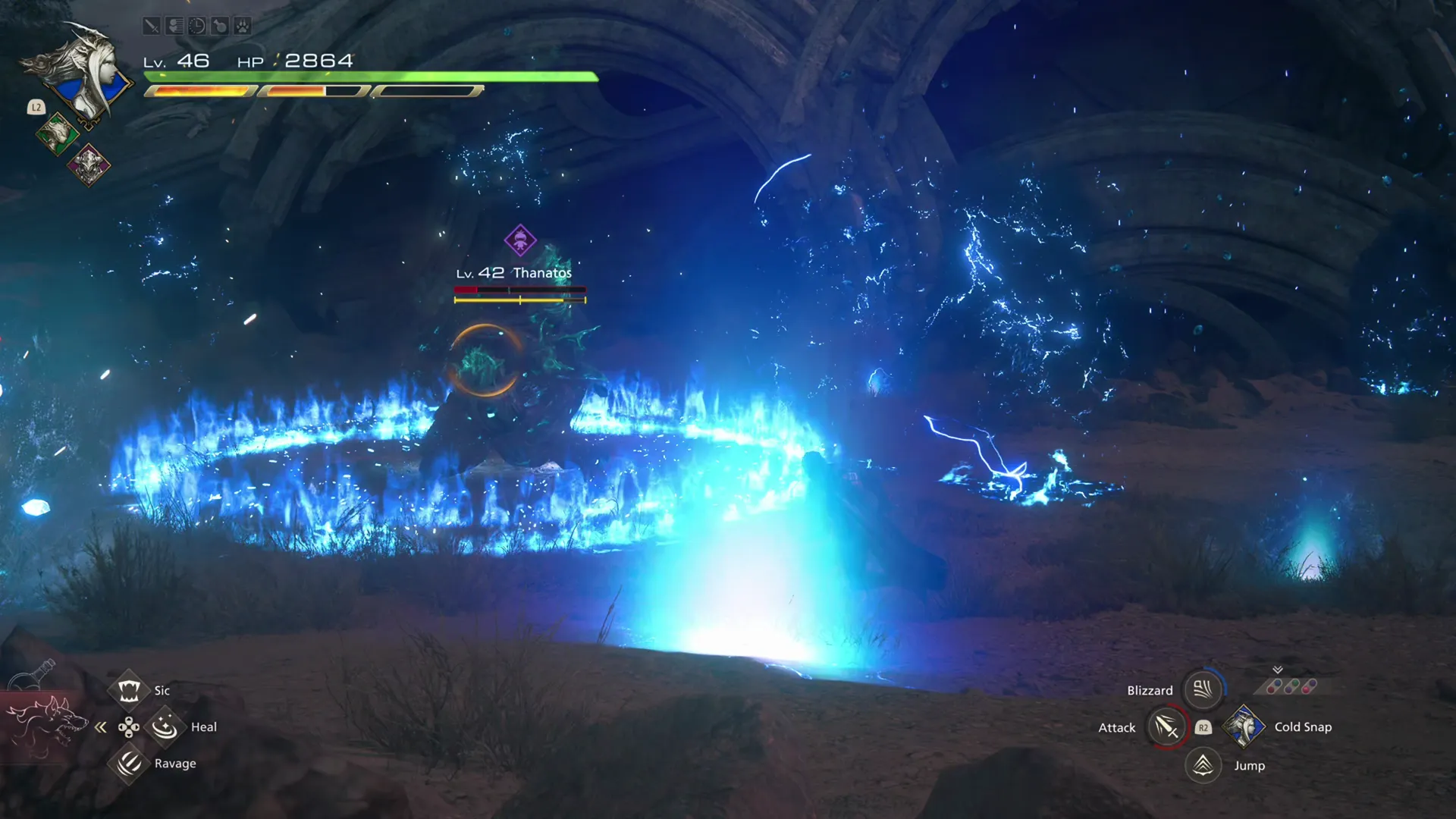1456x819 pixels.
Task: Click the Heal command icon
Action: [x=165, y=726]
